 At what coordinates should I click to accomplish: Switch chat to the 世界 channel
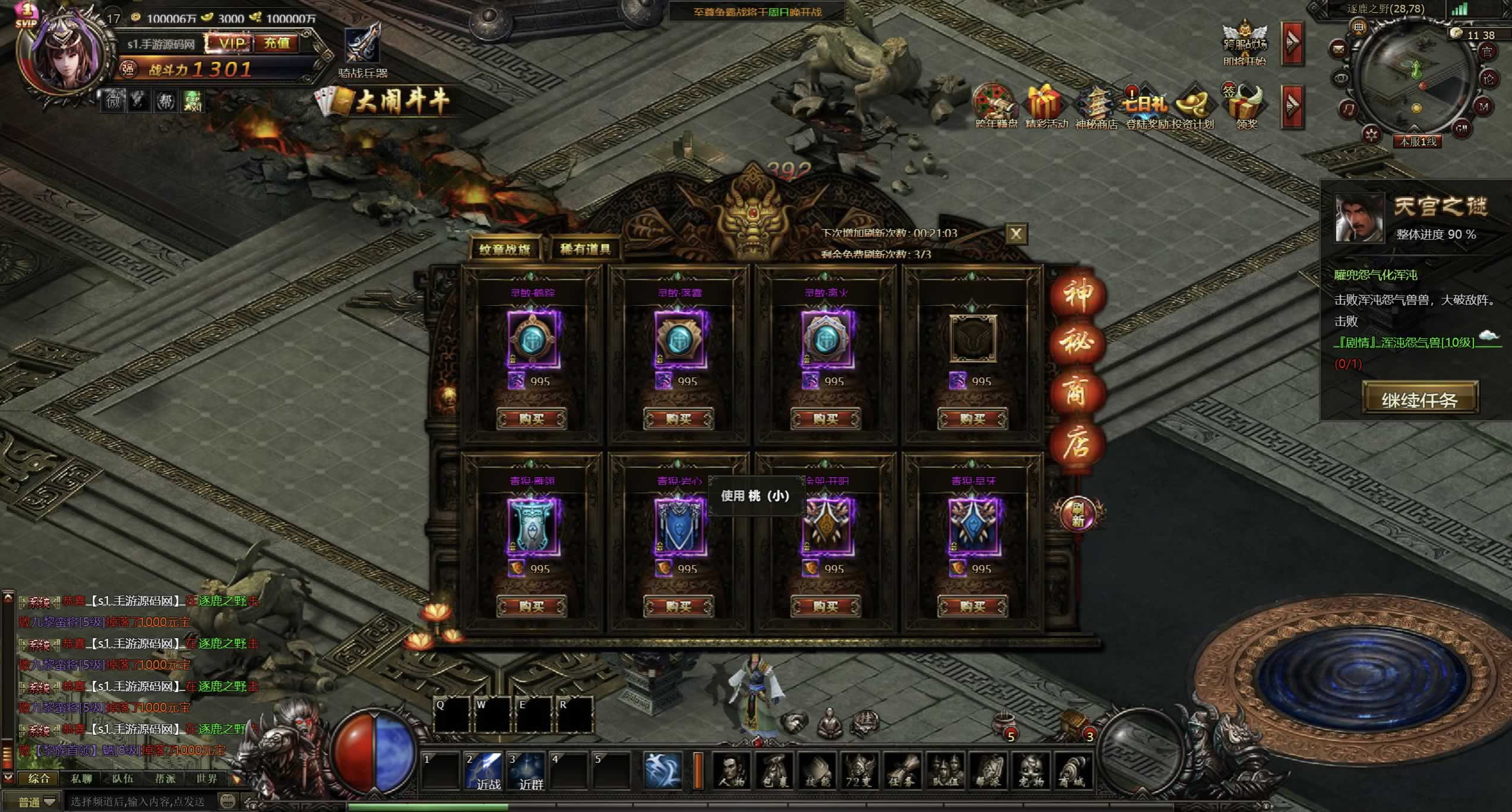coord(207,779)
